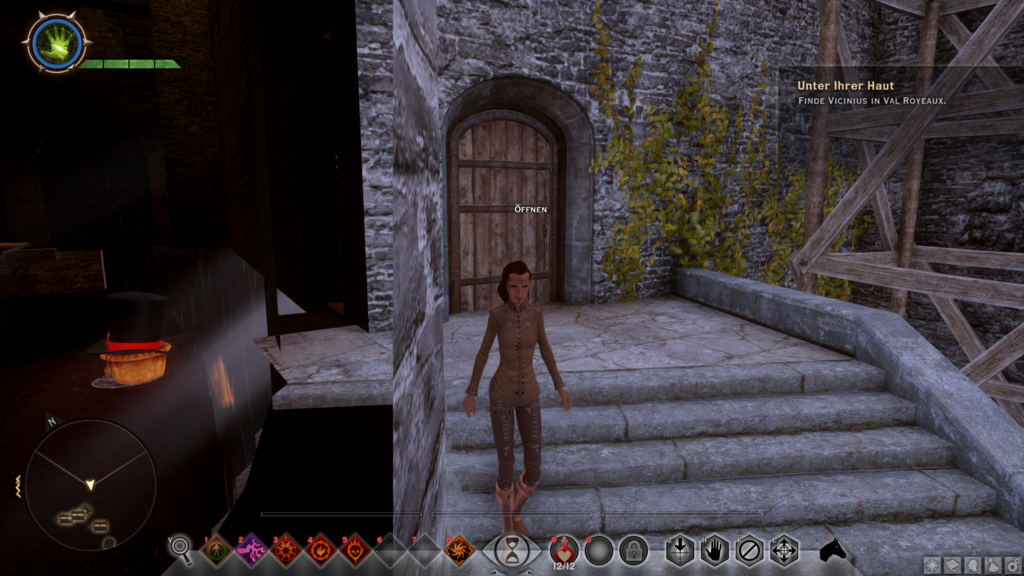
Task: Select the quest tracker 'Unter Ihrer Haut'
Action: pos(845,86)
